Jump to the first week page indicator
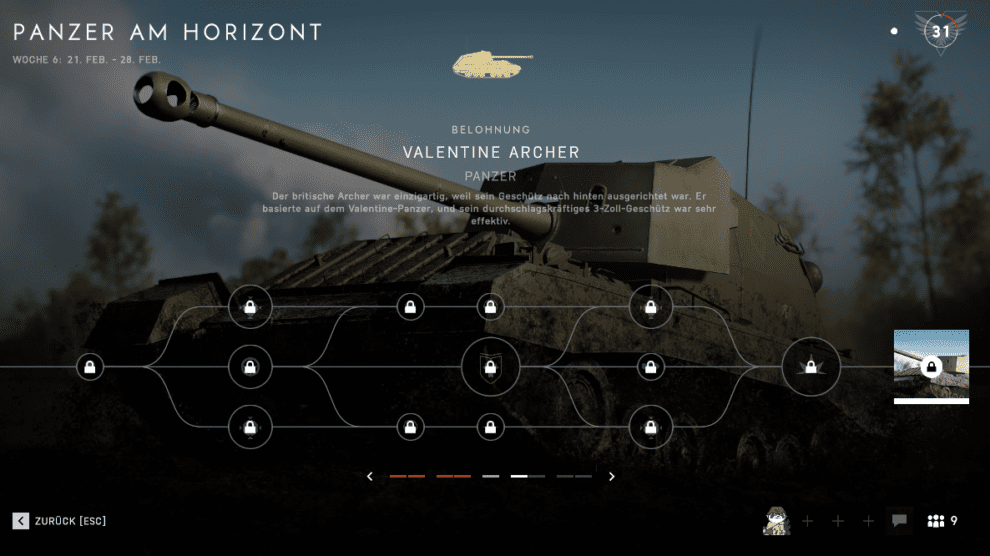This screenshot has height=556, width=990. click(407, 477)
